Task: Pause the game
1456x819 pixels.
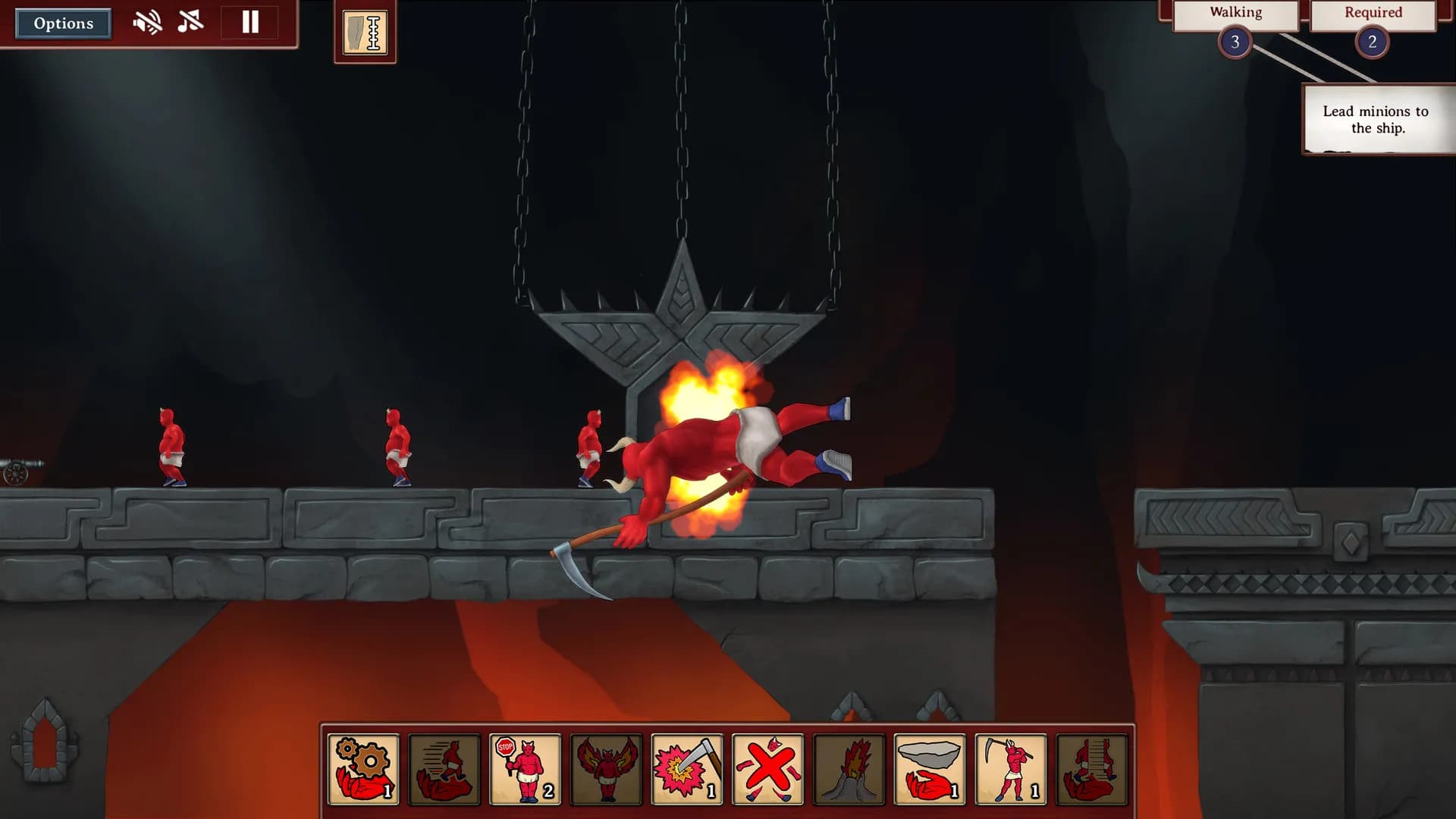Action: 249,23
